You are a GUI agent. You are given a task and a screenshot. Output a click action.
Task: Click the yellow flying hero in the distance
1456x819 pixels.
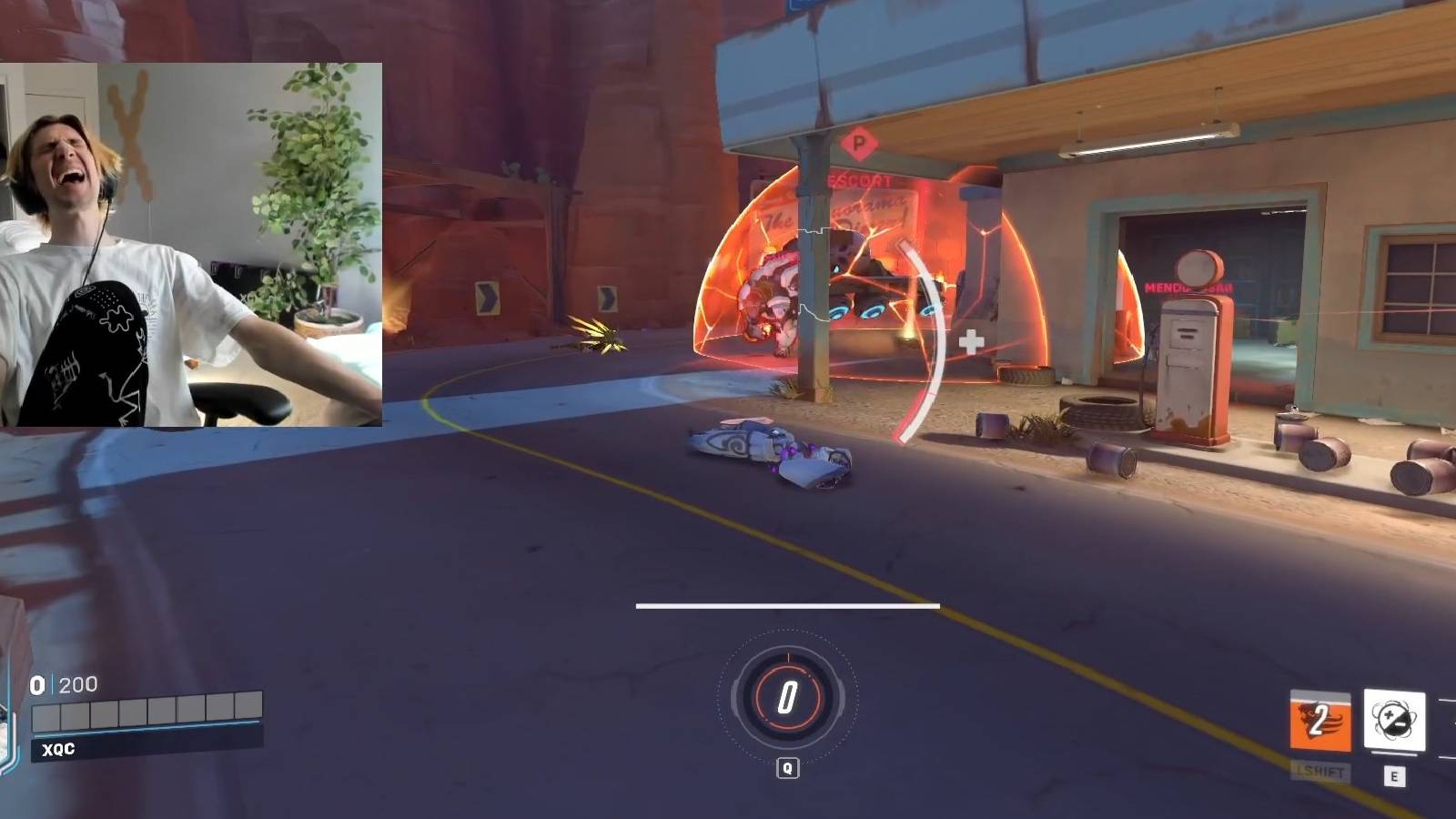(596, 337)
